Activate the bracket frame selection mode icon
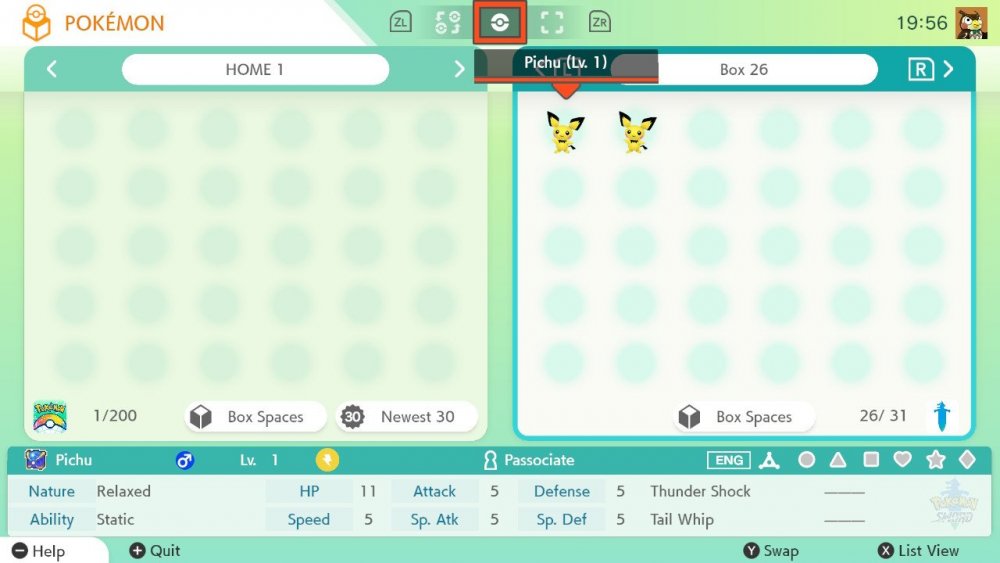 coord(551,22)
